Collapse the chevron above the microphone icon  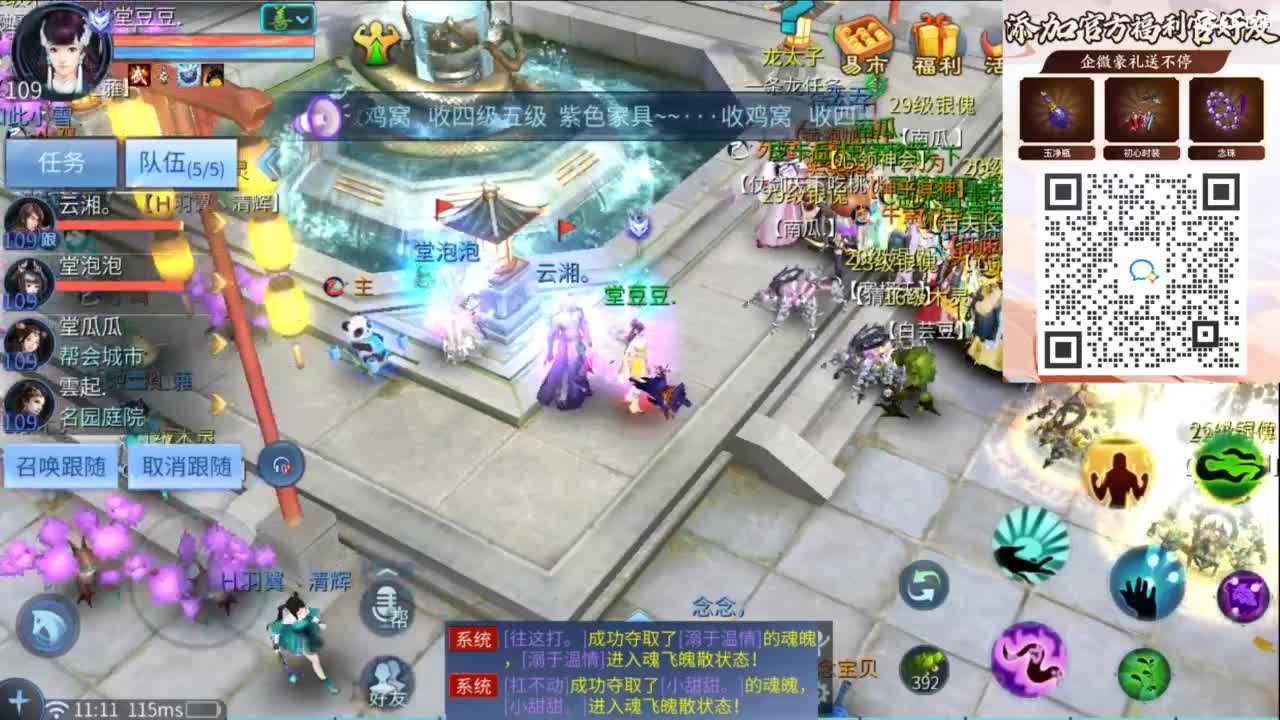(387, 572)
